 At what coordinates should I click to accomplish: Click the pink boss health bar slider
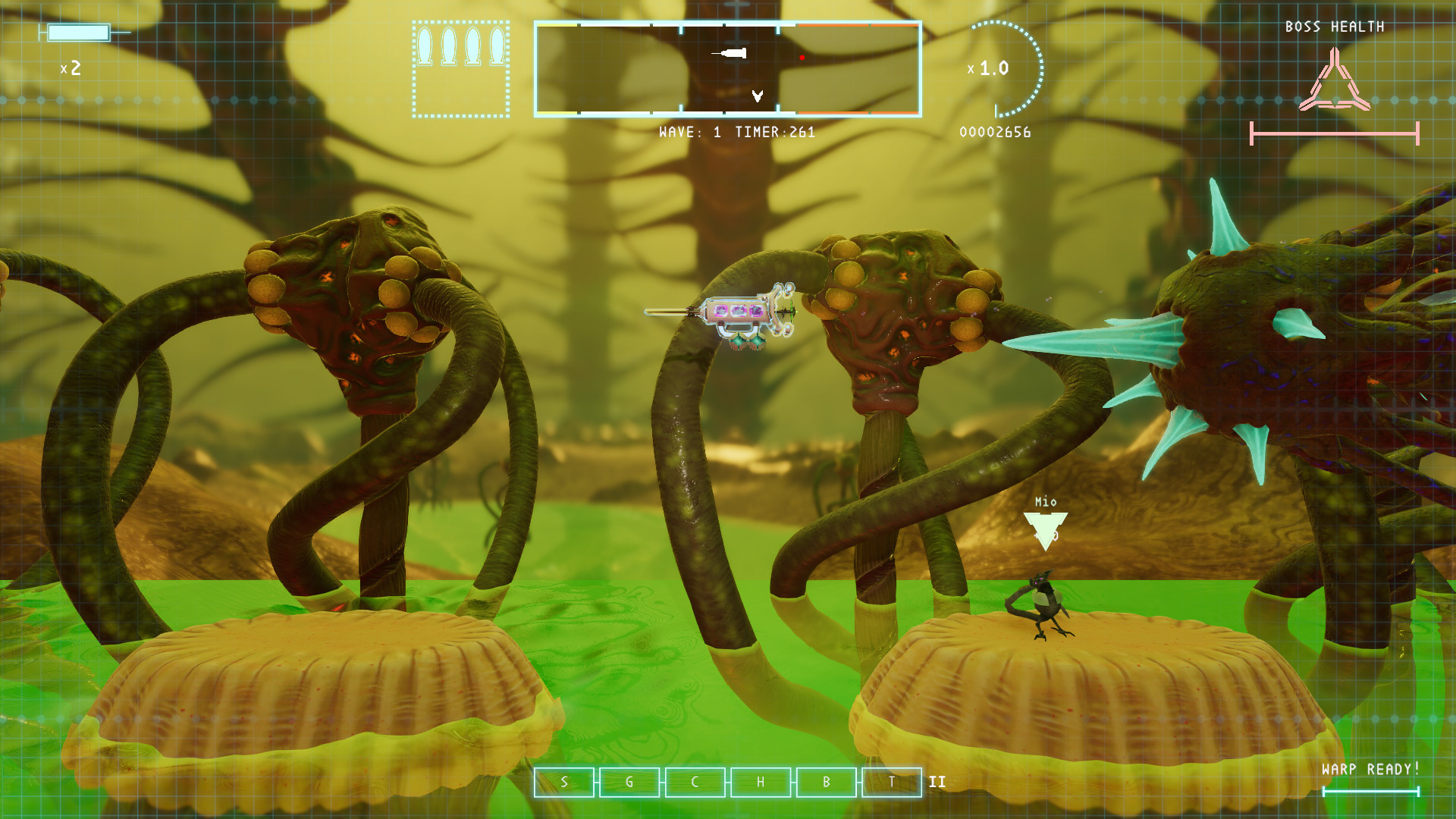(x=1333, y=133)
